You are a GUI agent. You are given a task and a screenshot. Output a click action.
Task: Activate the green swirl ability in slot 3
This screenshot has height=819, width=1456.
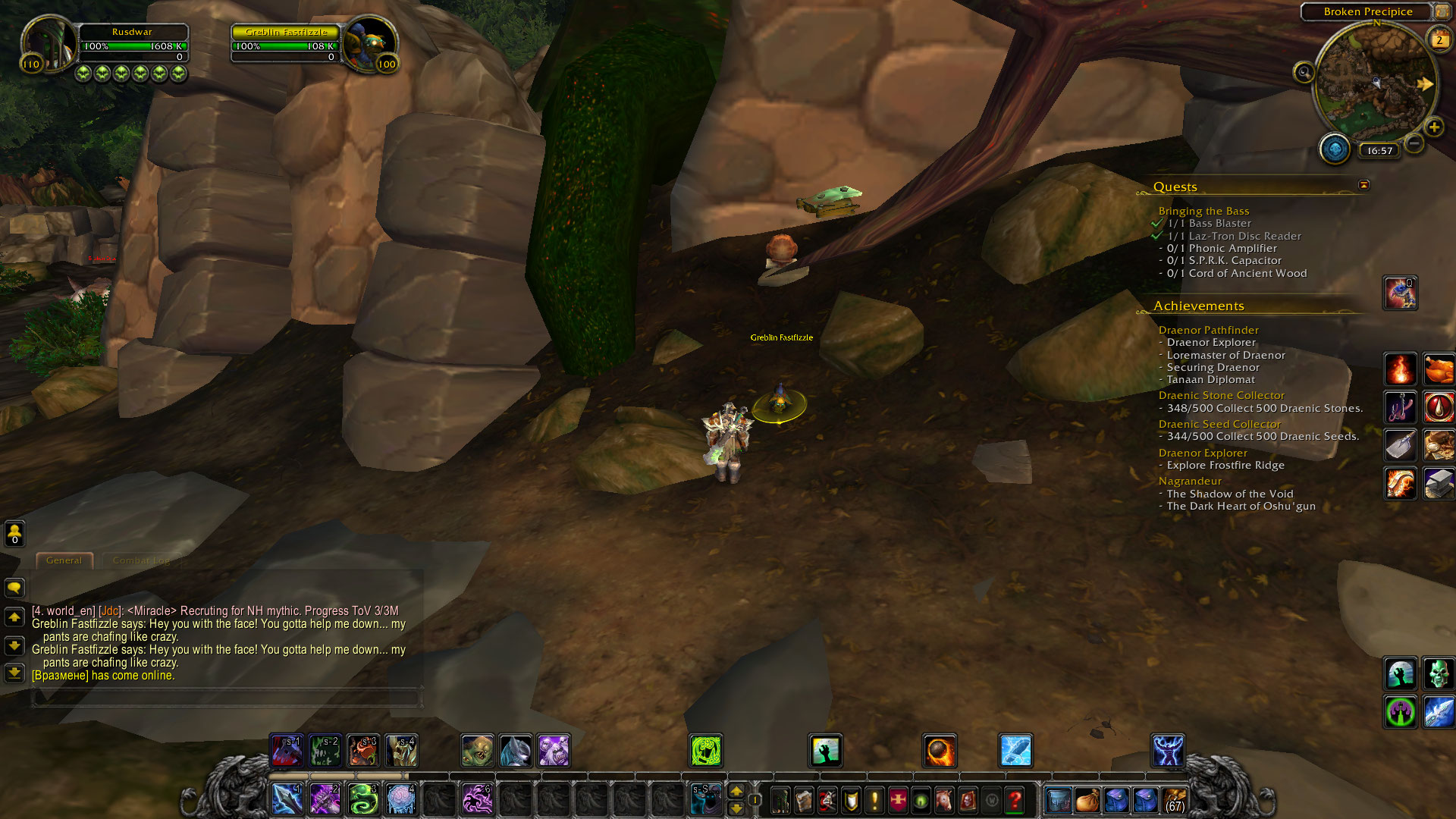(x=363, y=799)
